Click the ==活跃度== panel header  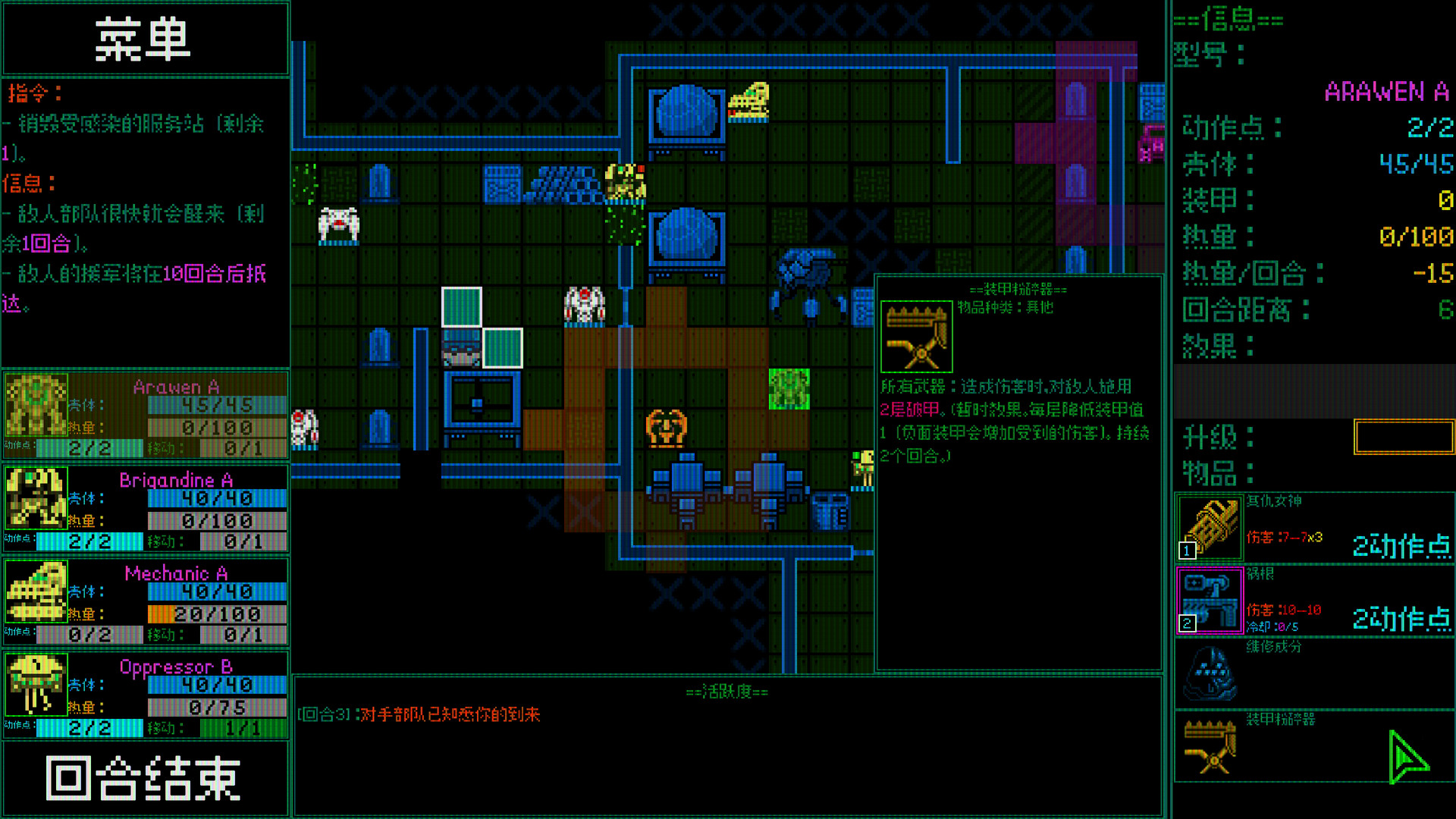[x=728, y=692]
